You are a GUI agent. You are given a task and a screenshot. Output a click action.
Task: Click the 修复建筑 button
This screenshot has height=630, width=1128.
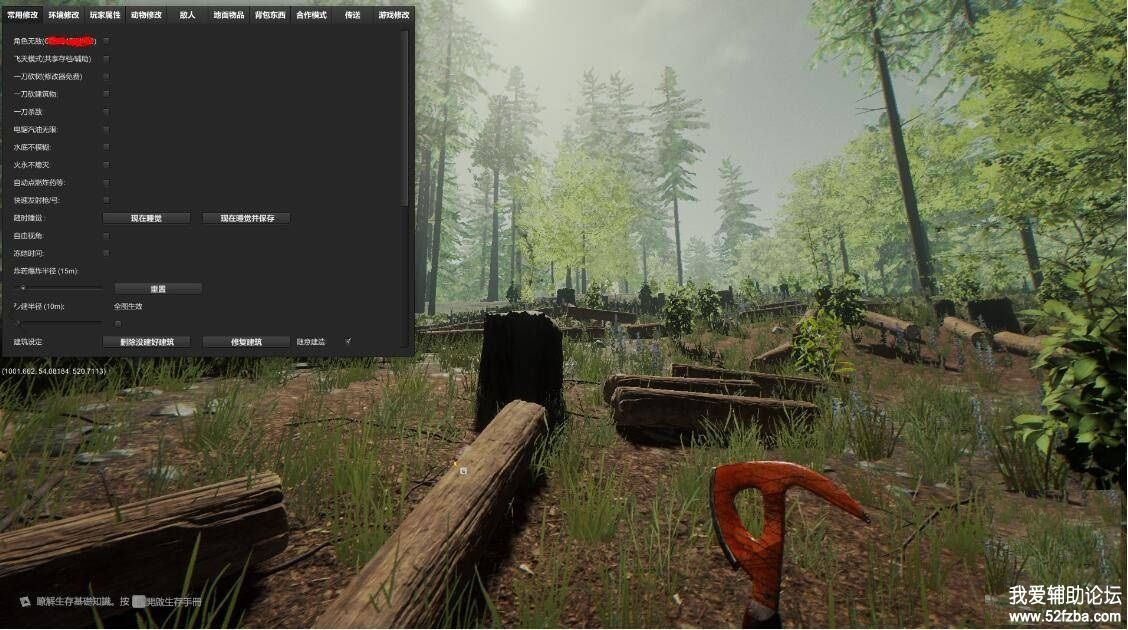pyautogui.click(x=246, y=342)
